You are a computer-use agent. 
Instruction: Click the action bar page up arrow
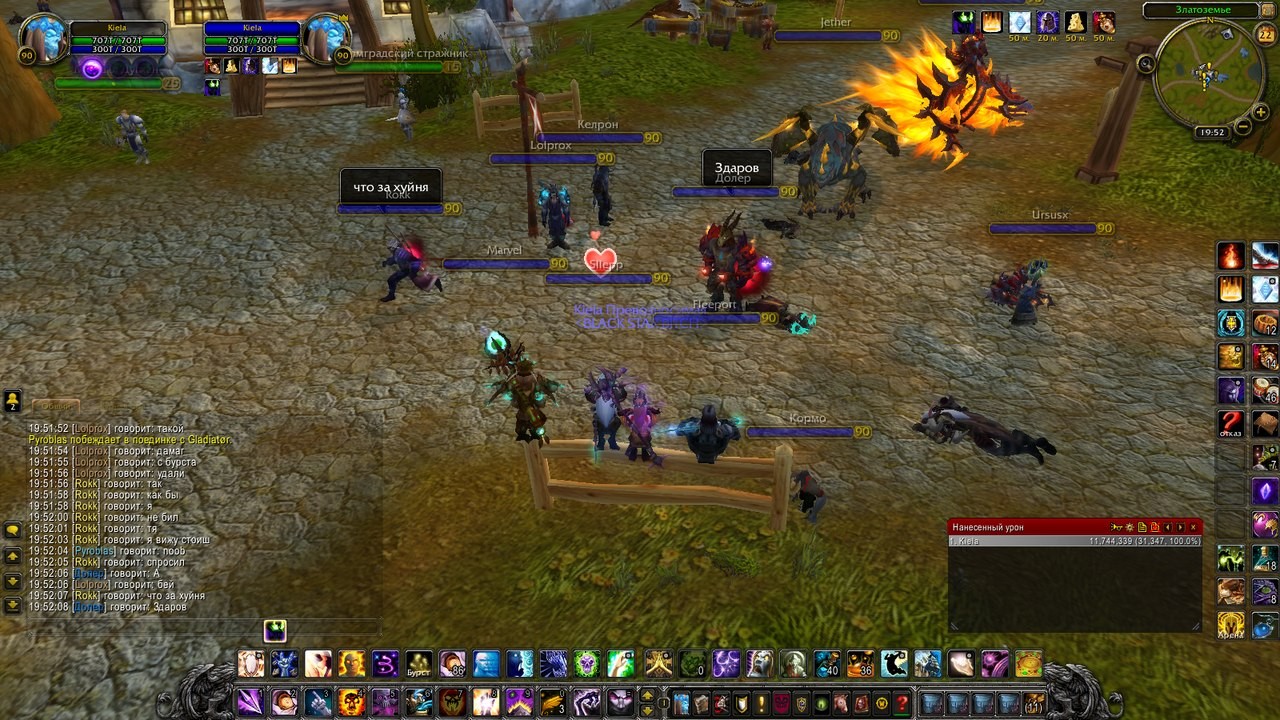click(647, 695)
